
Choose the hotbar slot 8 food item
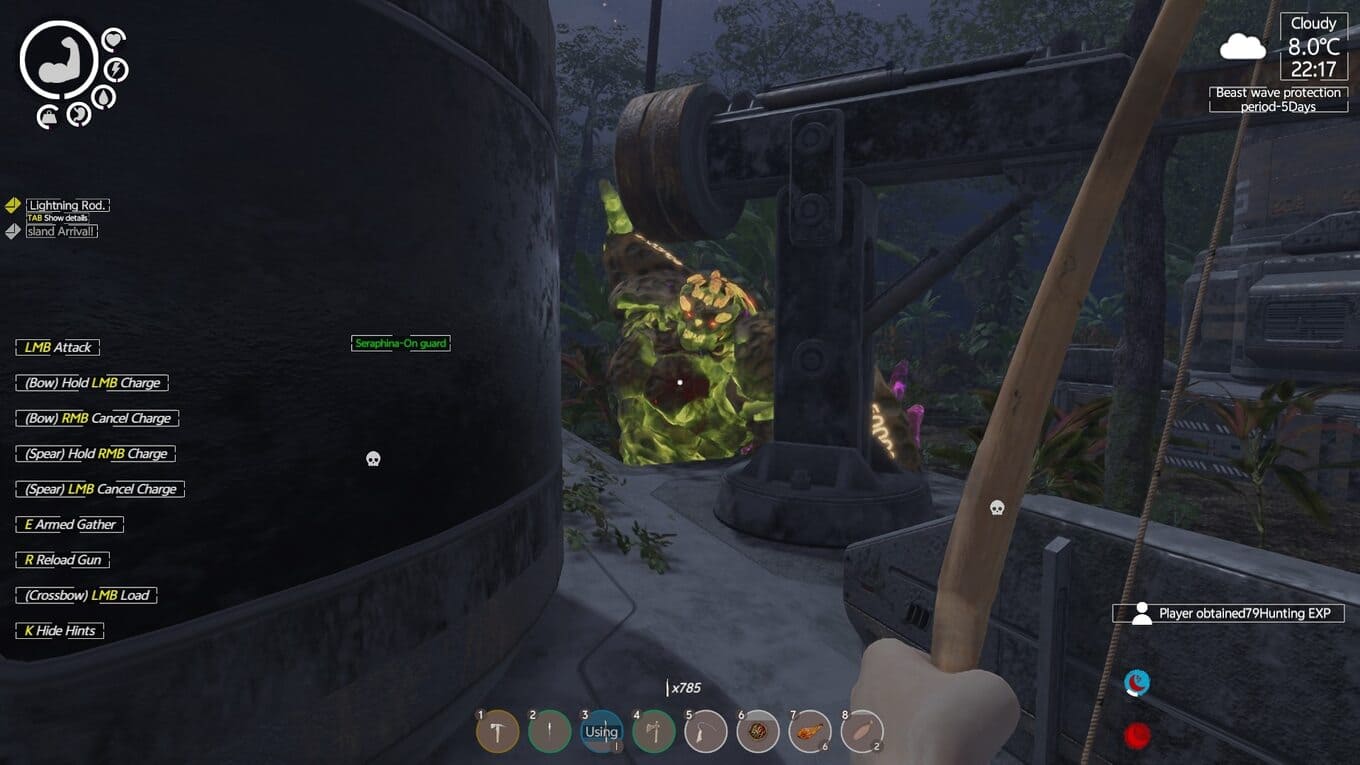pos(861,732)
